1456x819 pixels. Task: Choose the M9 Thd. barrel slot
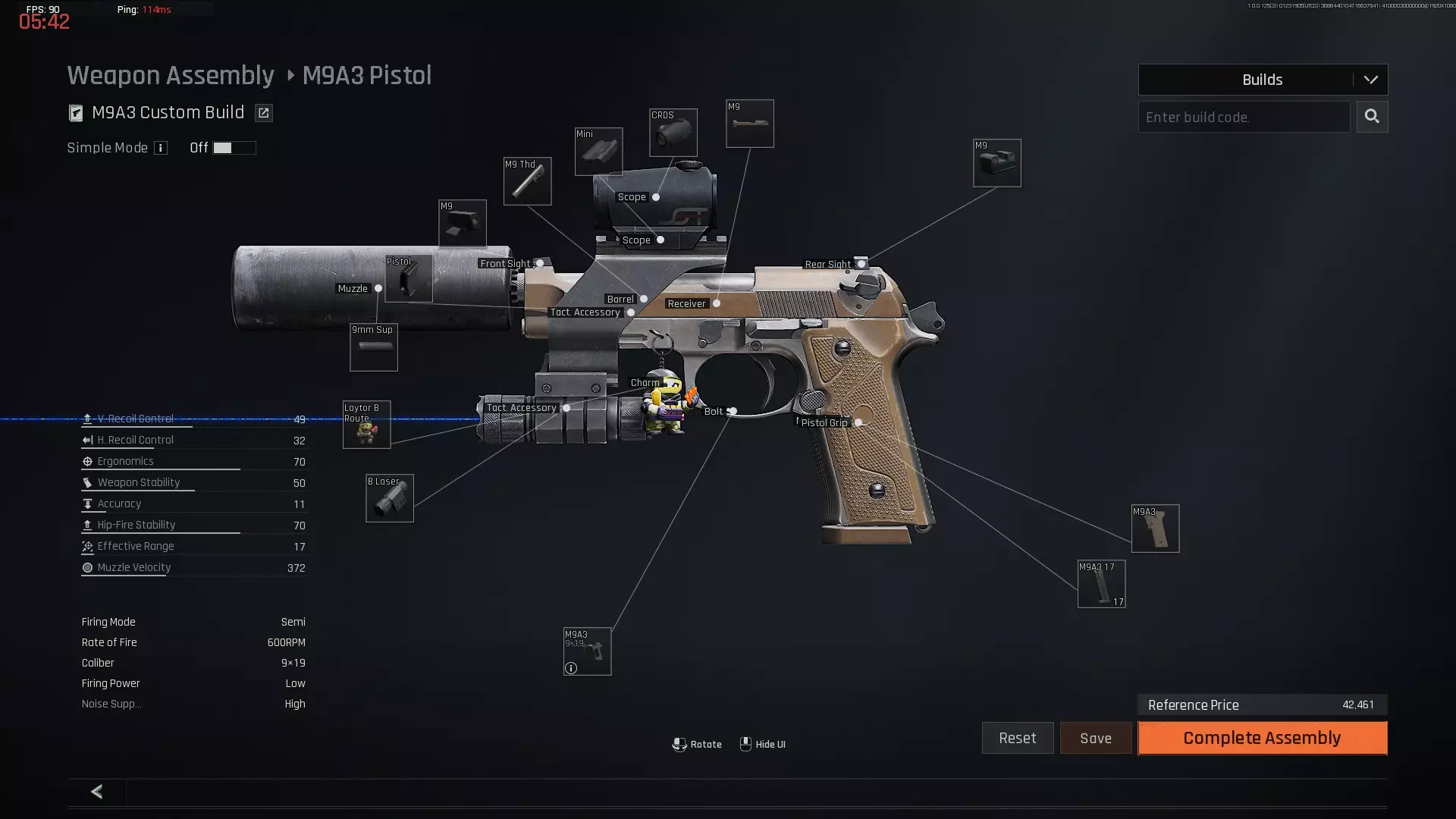[x=527, y=181]
